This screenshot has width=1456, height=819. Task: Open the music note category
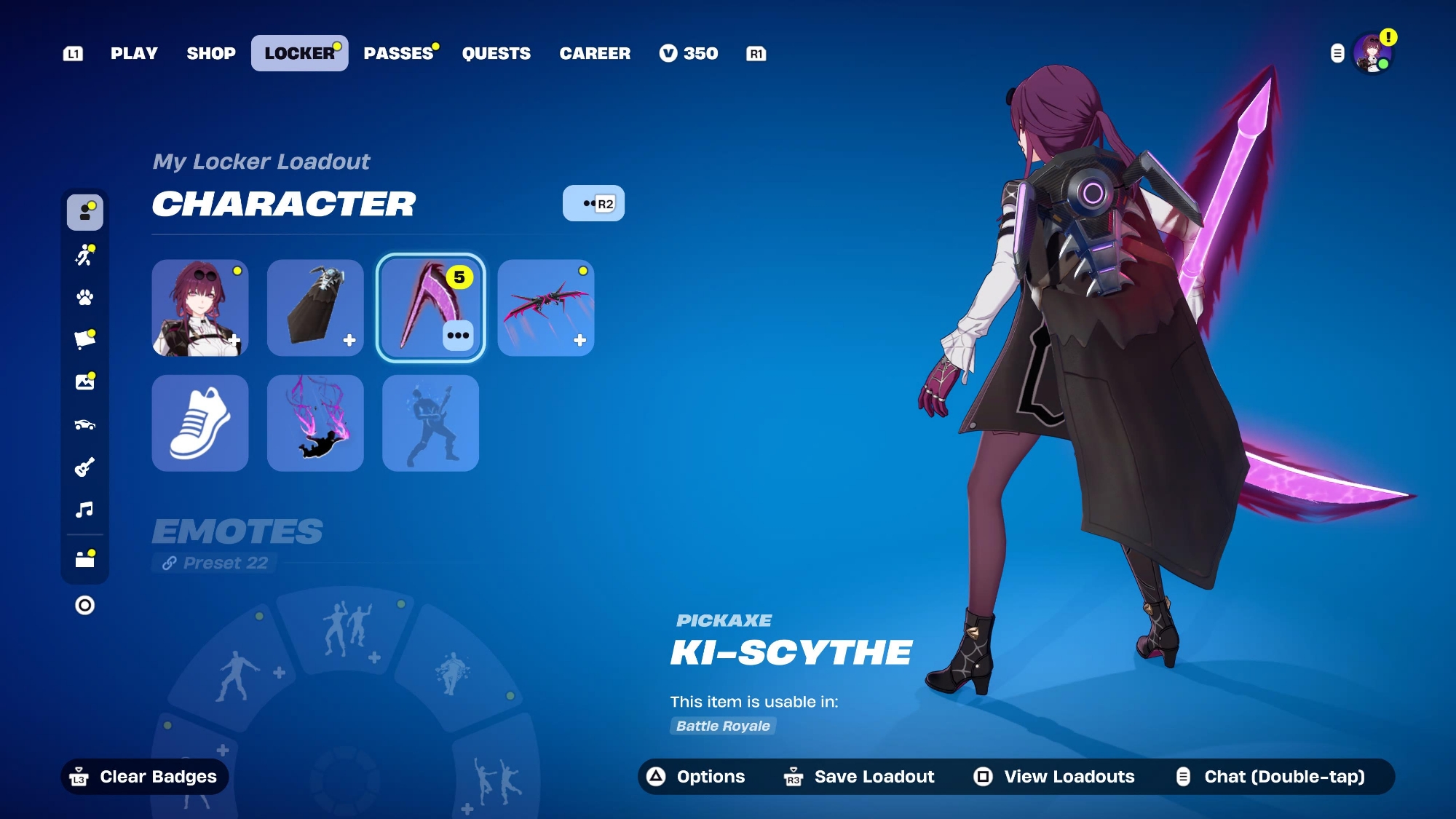[x=85, y=510]
